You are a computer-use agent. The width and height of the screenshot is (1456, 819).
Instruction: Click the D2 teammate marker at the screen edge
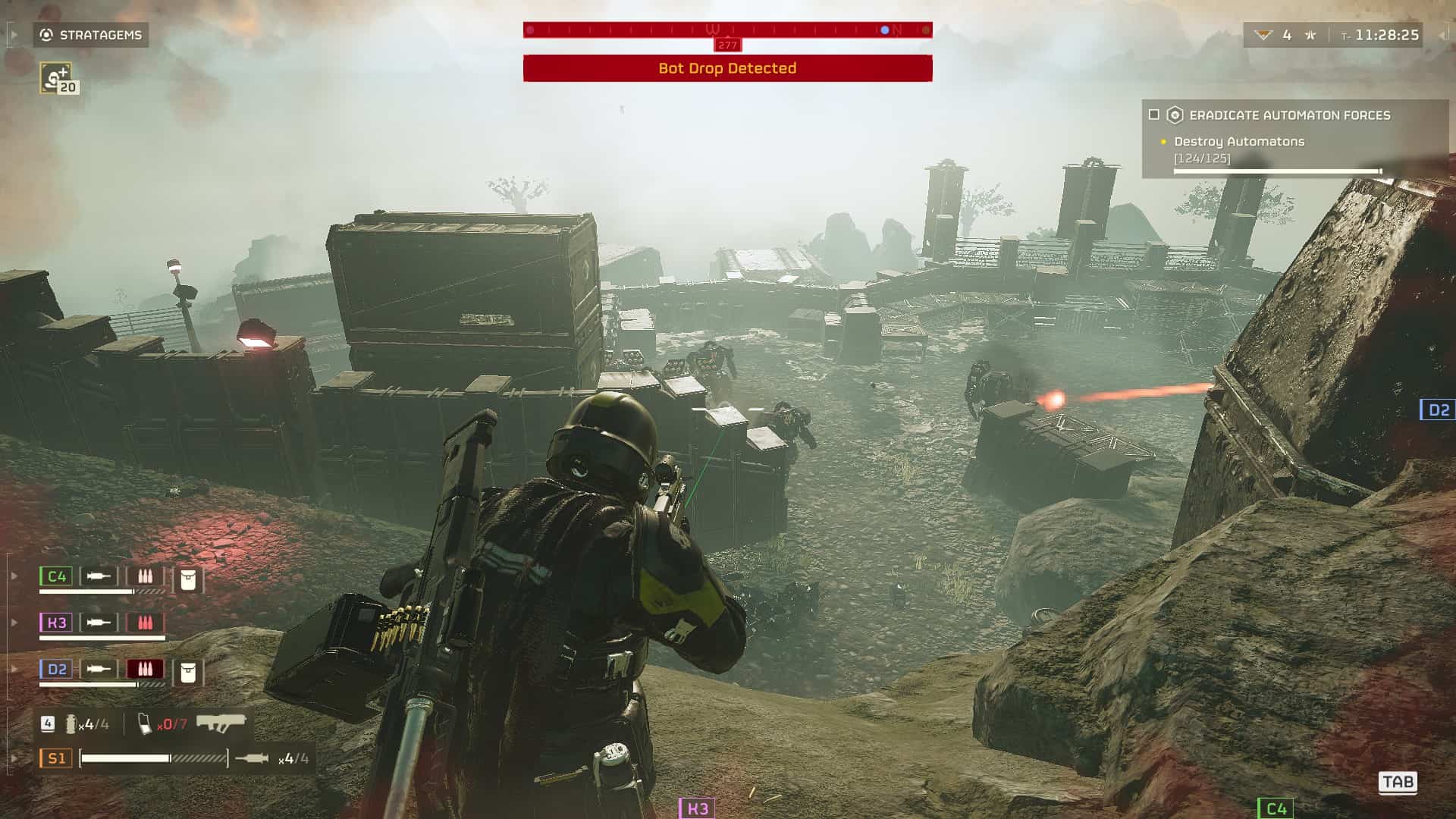[x=1438, y=410]
